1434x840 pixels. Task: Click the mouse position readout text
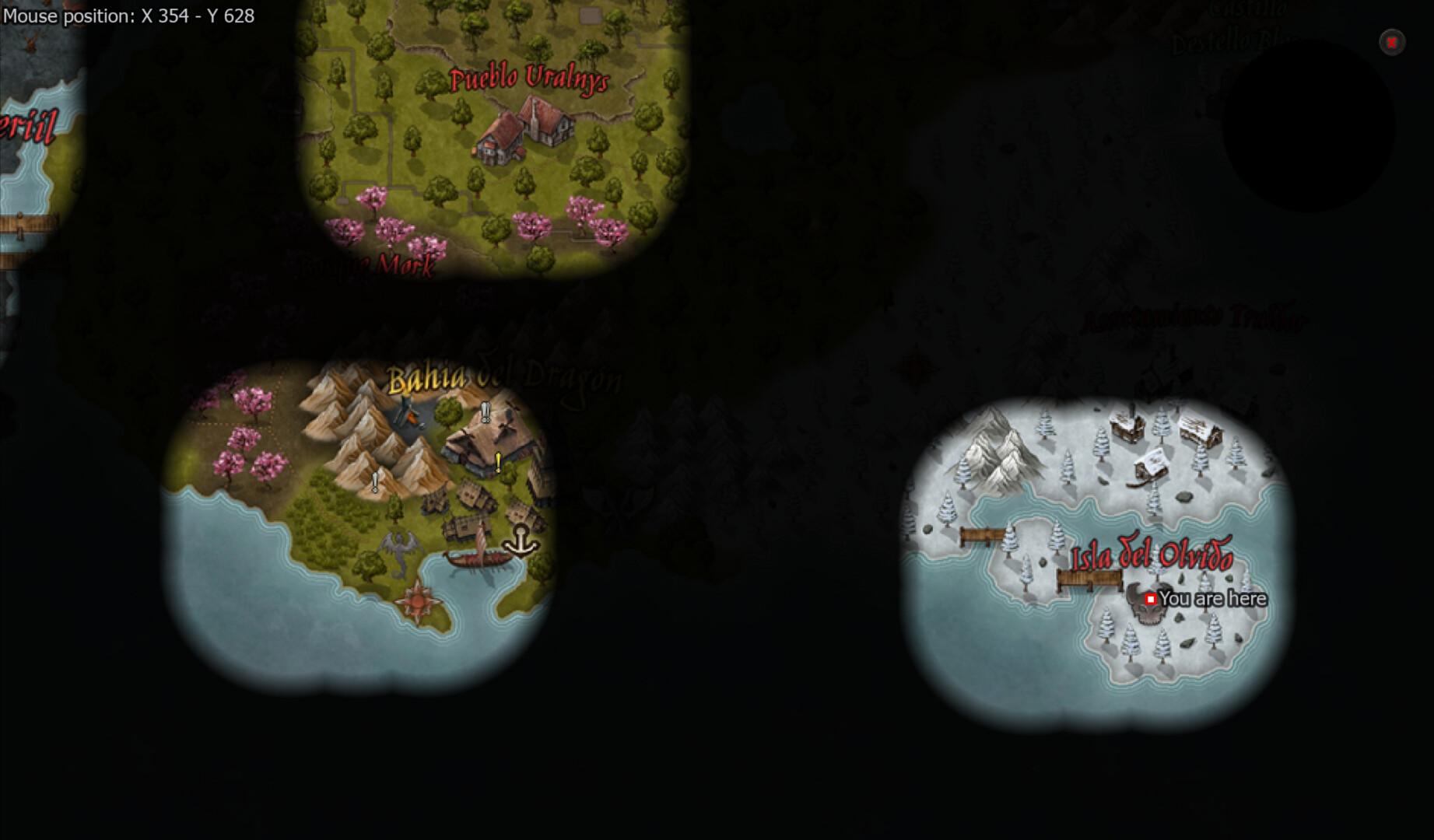[130, 16]
